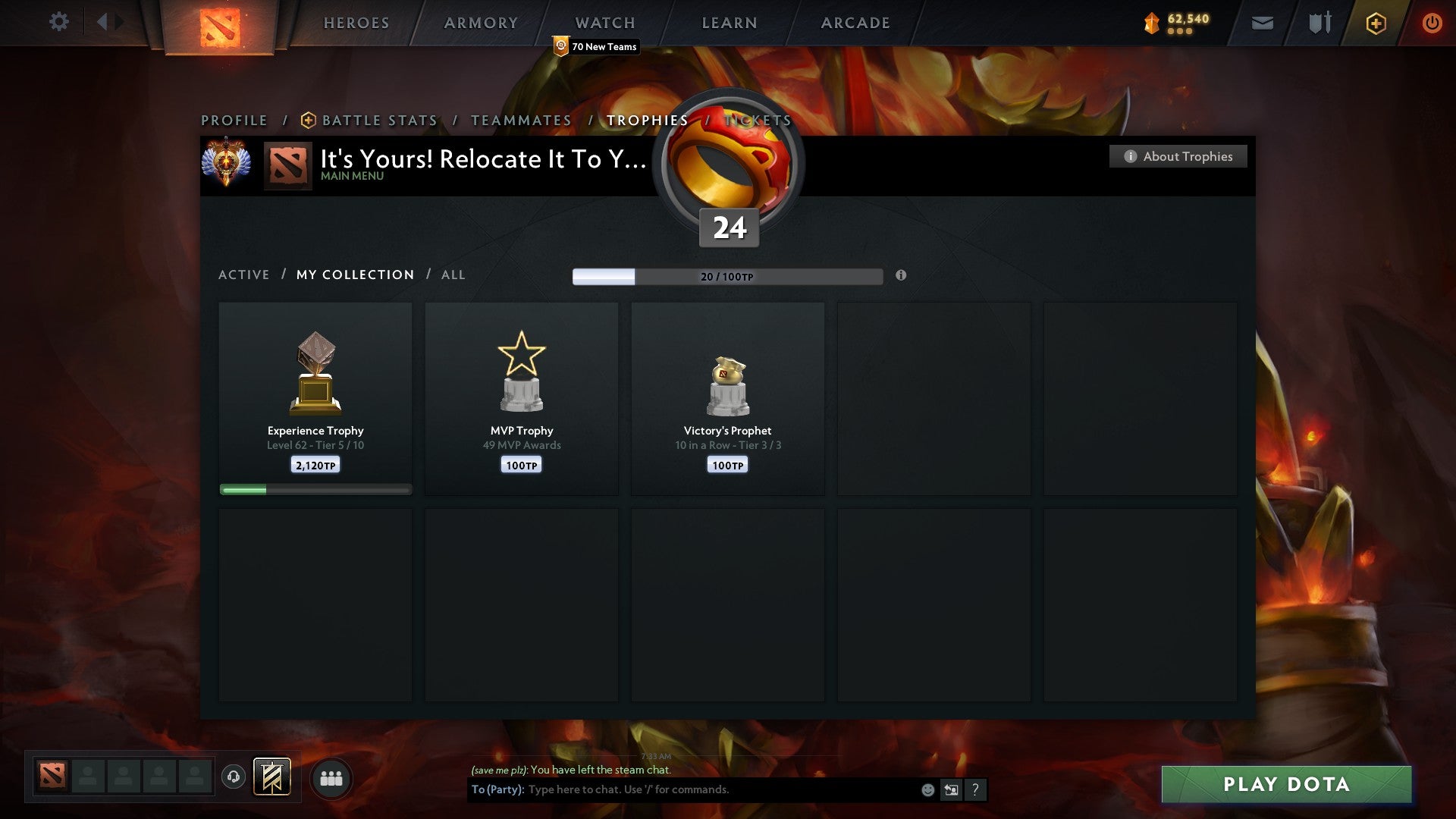1456x819 pixels.
Task: Open notifications via the mail envelope icon
Action: (x=1261, y=23)
